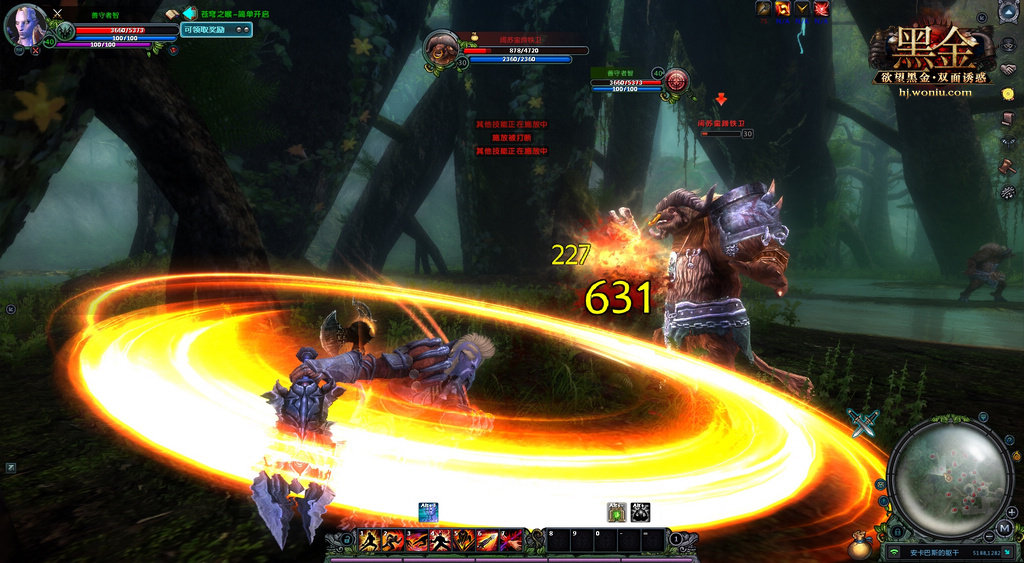Use the blade skill in slot 6
Image resolution: width=1024 pixels, height=563 pixels.
(x=487, y=541)
